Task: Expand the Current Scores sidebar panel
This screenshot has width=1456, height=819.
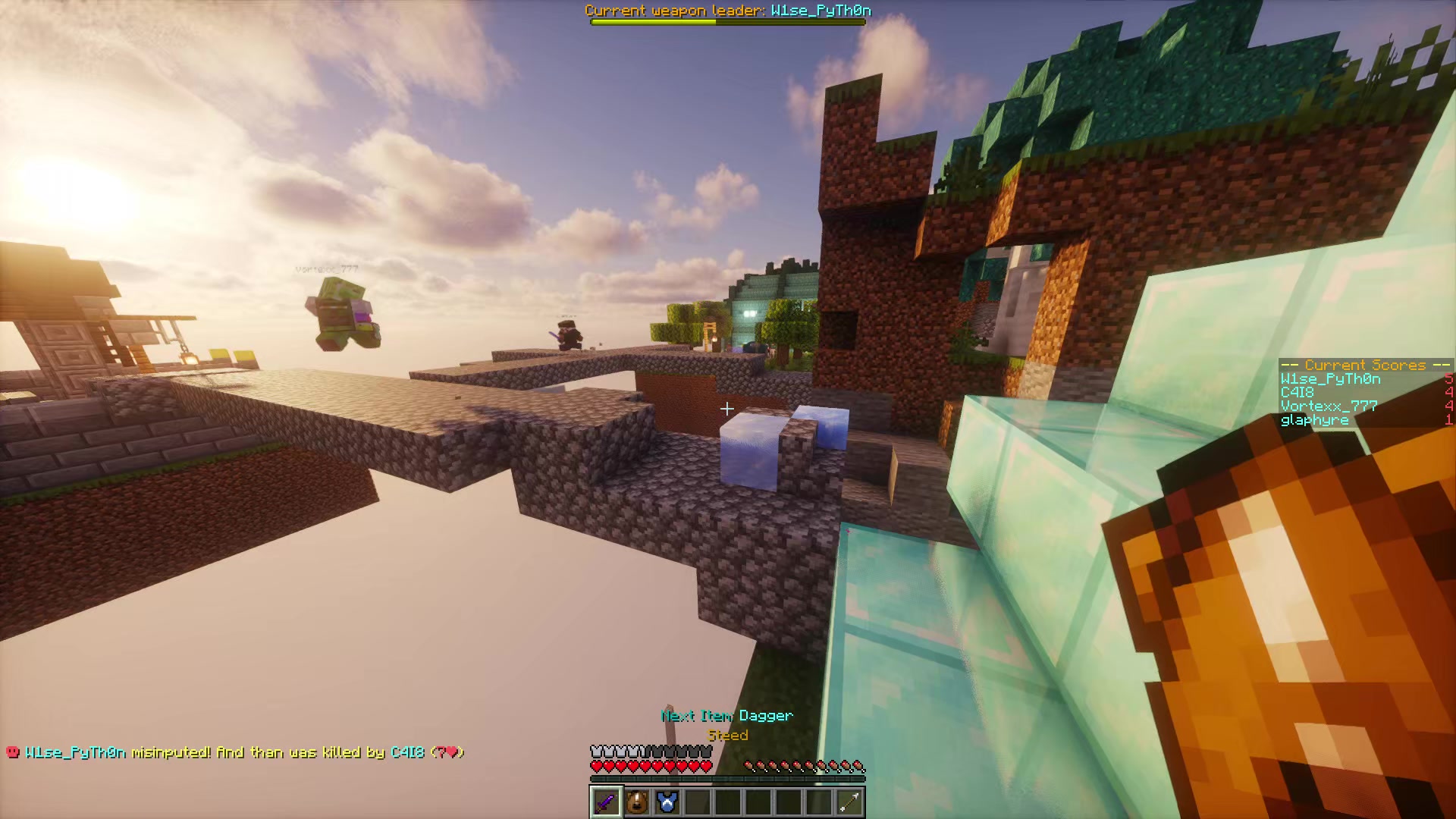Action: (1365, 392)
